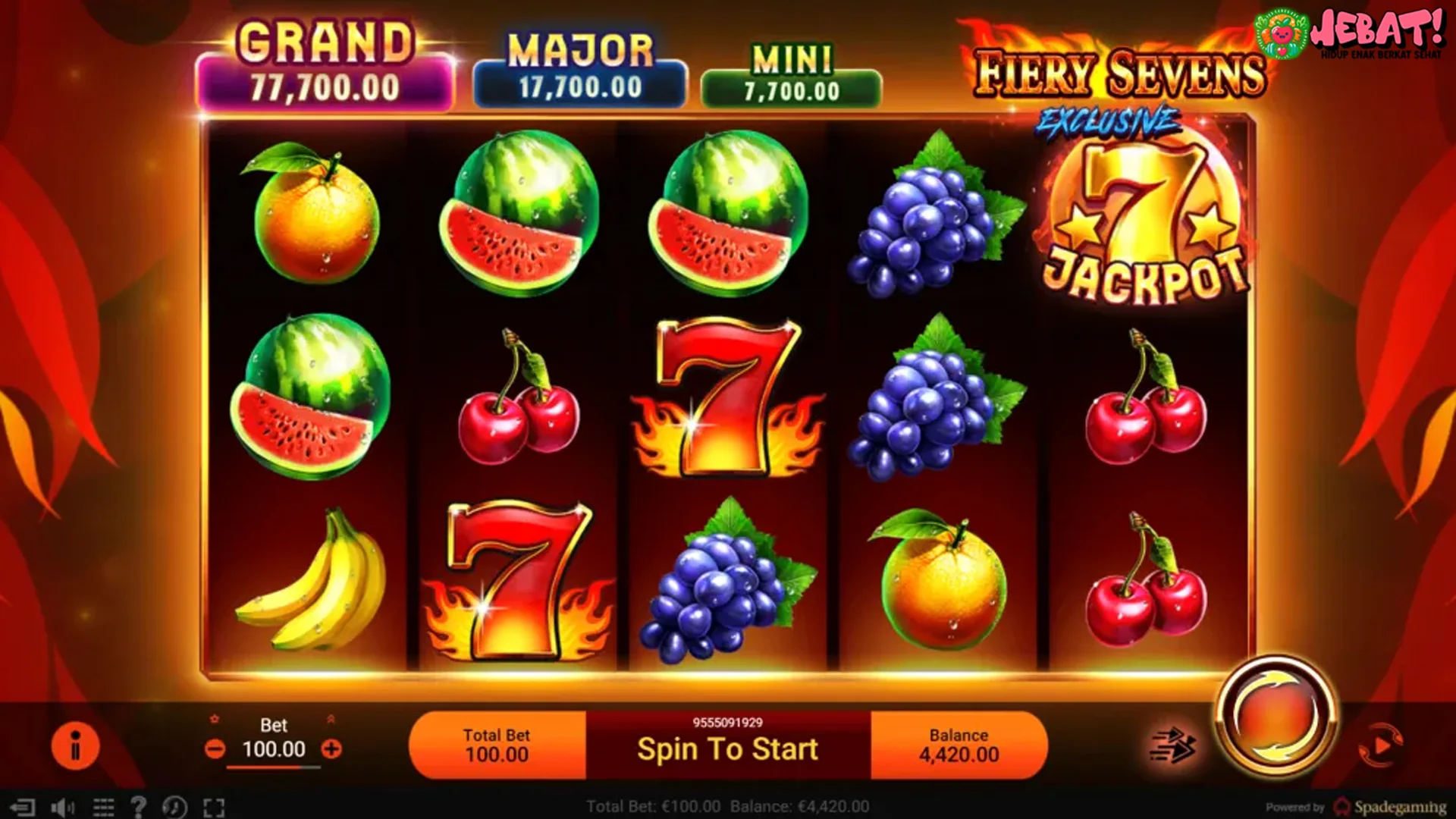This screenshot has height=819, width=1456.
Task: Exit the game with the exit arrow
Action: coord(23,807)
